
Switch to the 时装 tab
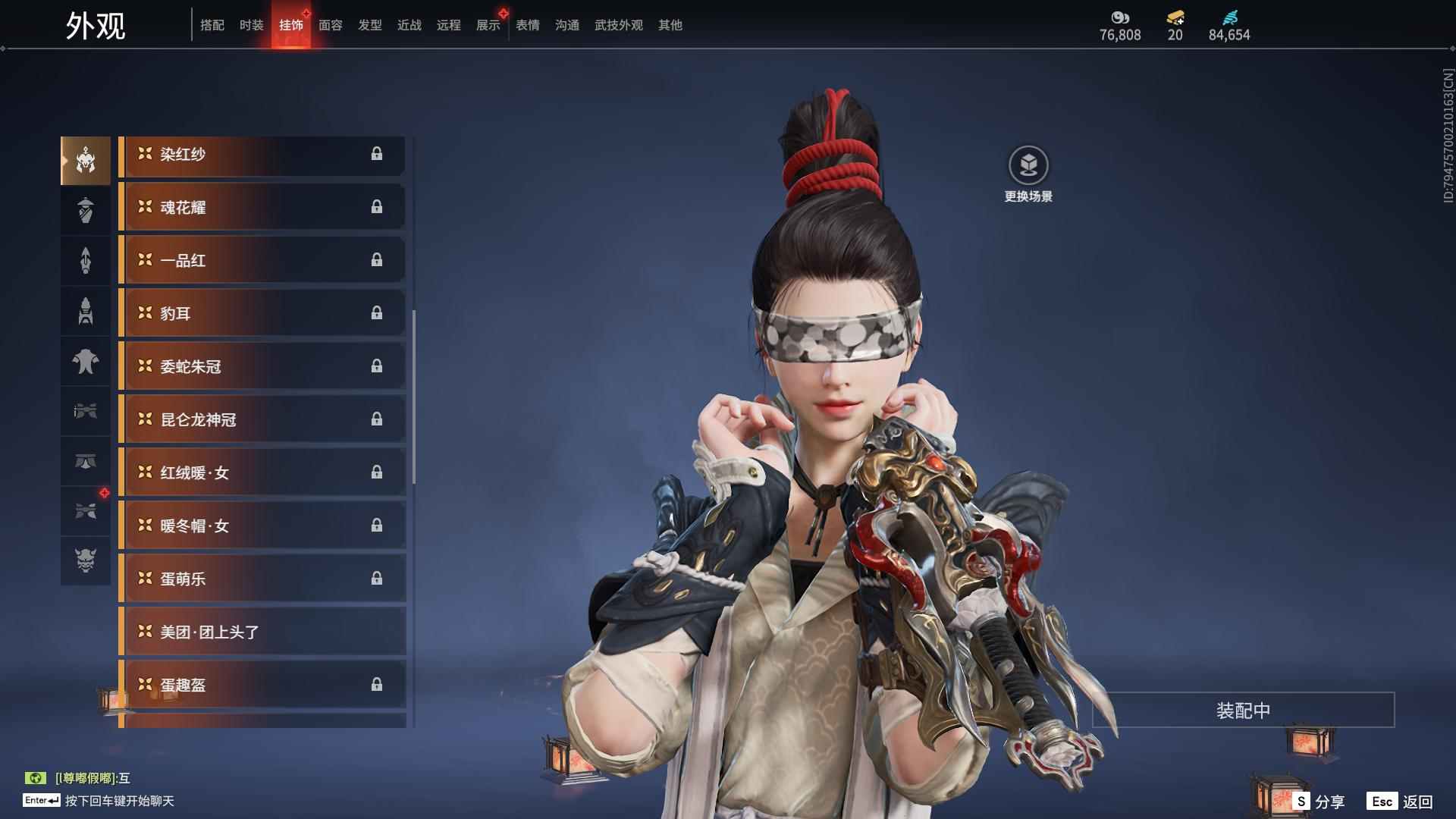pos(251,25)
